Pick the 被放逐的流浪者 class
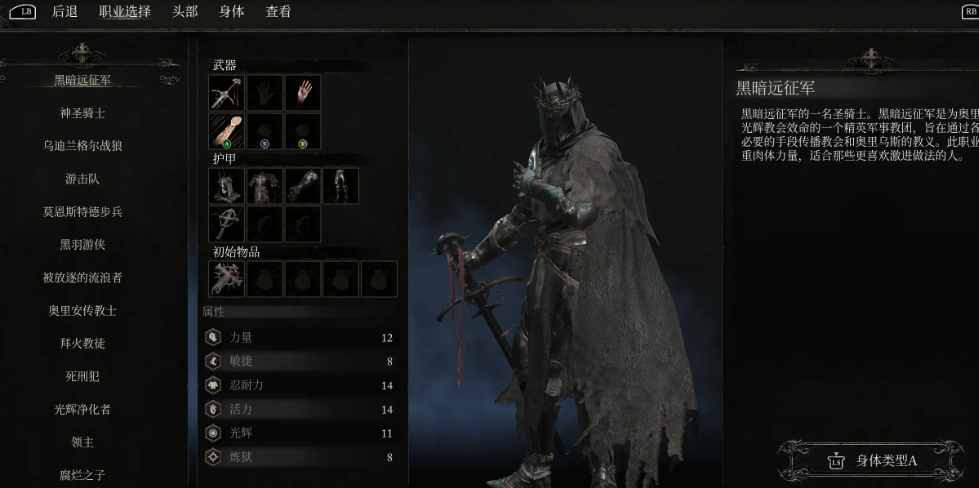Image resolution: width=979 pixels, height=488 pixels. [x=83, y=277]
